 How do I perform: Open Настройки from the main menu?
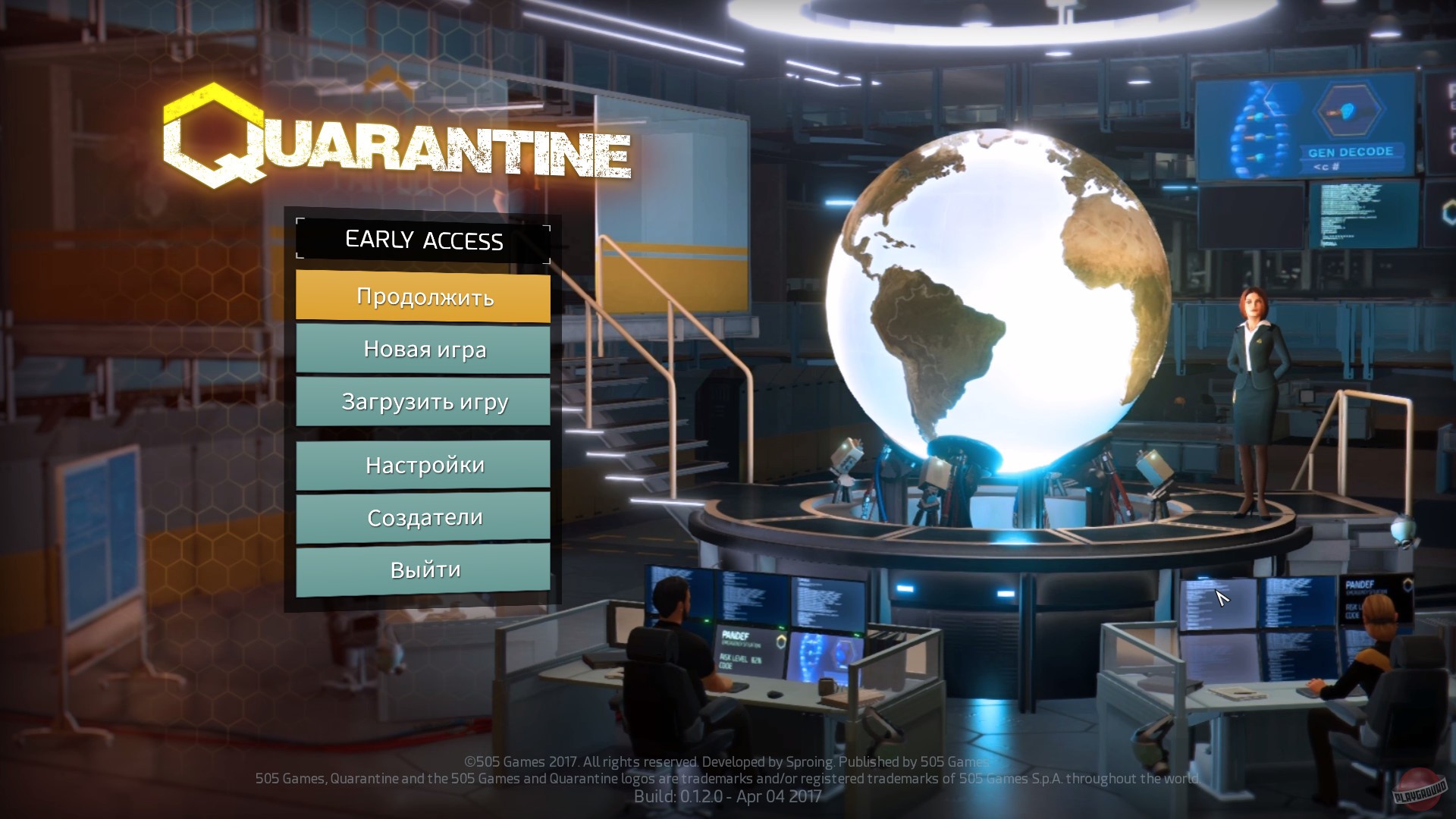point(423,465)
